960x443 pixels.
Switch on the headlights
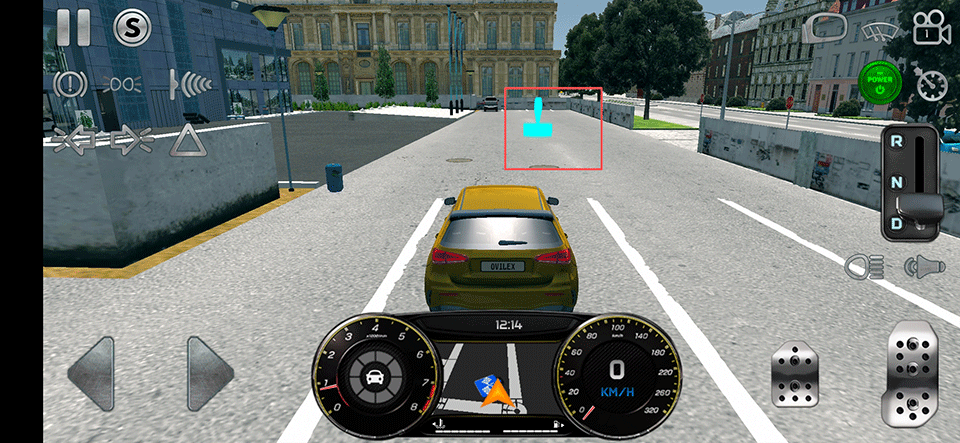[862, 266]
